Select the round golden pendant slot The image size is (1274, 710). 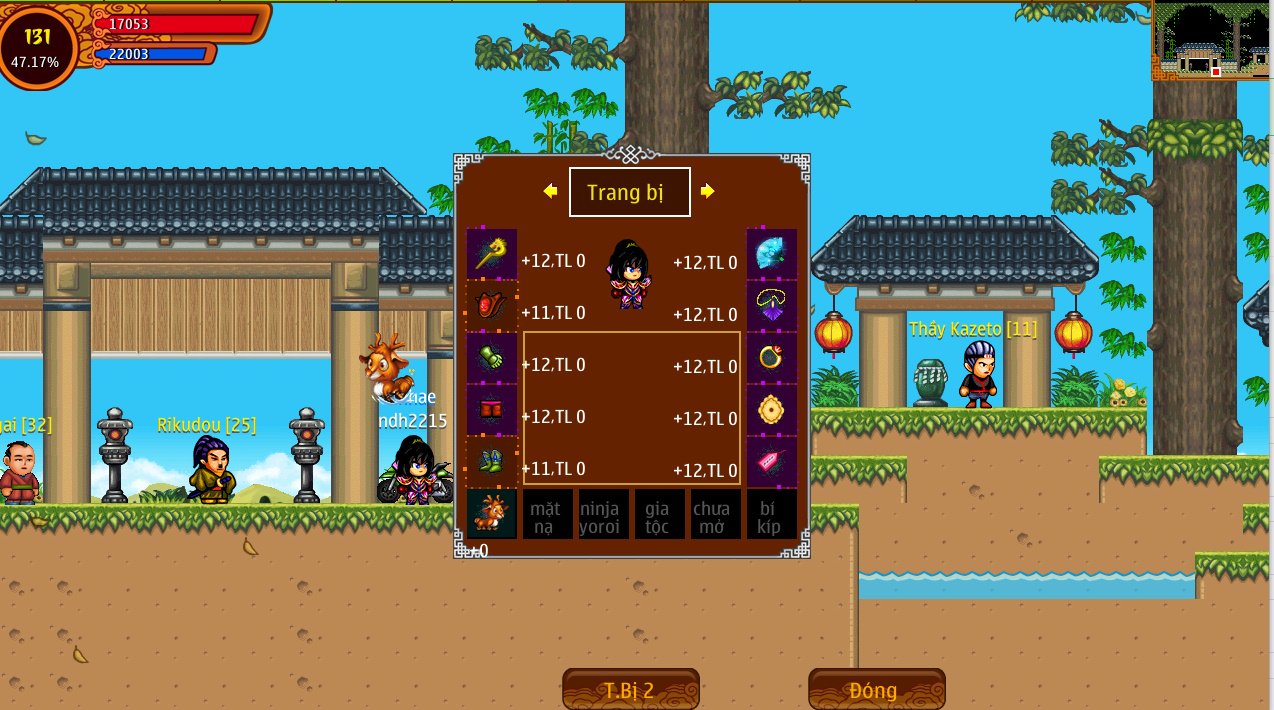click(x=772, y=410)
